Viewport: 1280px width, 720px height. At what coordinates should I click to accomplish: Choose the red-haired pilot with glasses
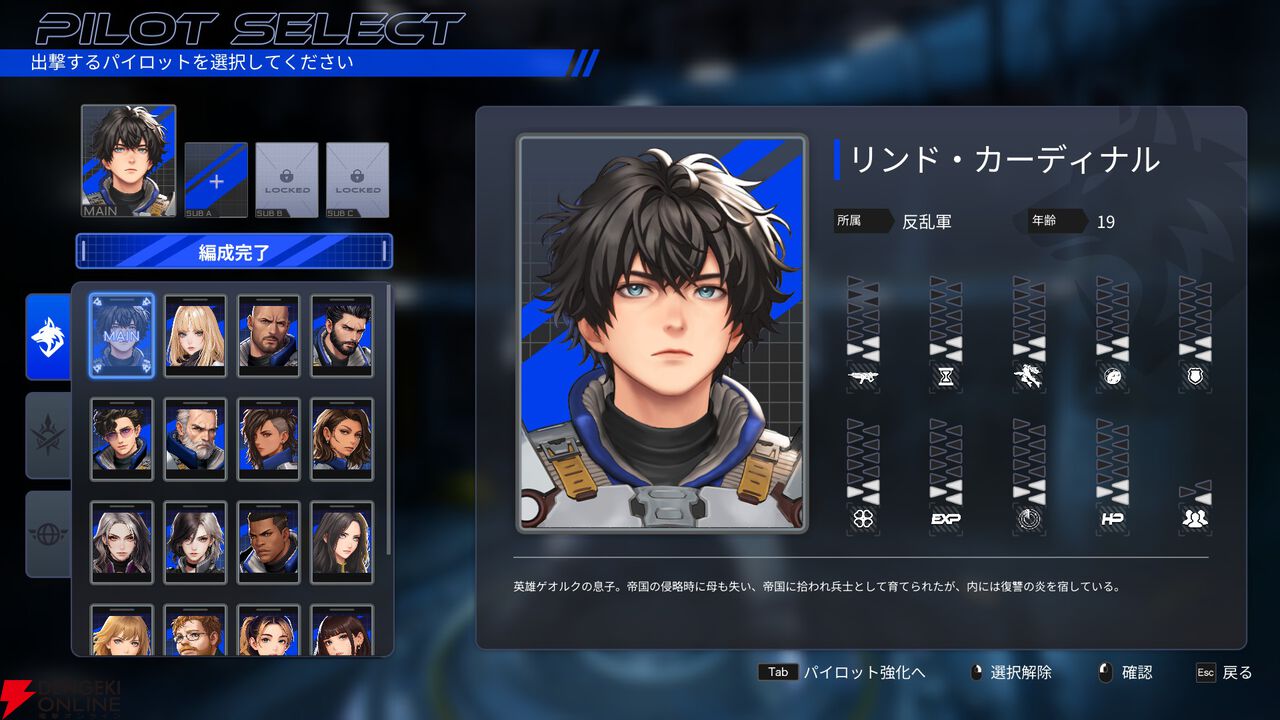point(195,632)
